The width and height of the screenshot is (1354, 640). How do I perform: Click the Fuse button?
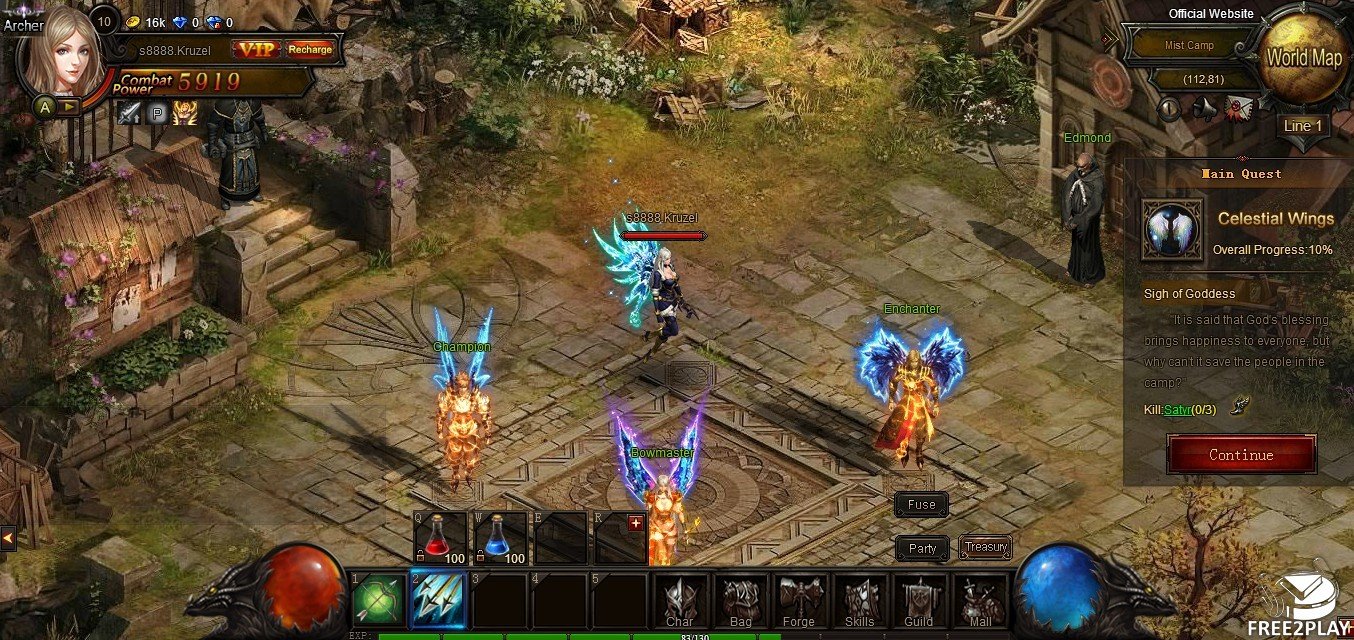(x=921, y=505)
